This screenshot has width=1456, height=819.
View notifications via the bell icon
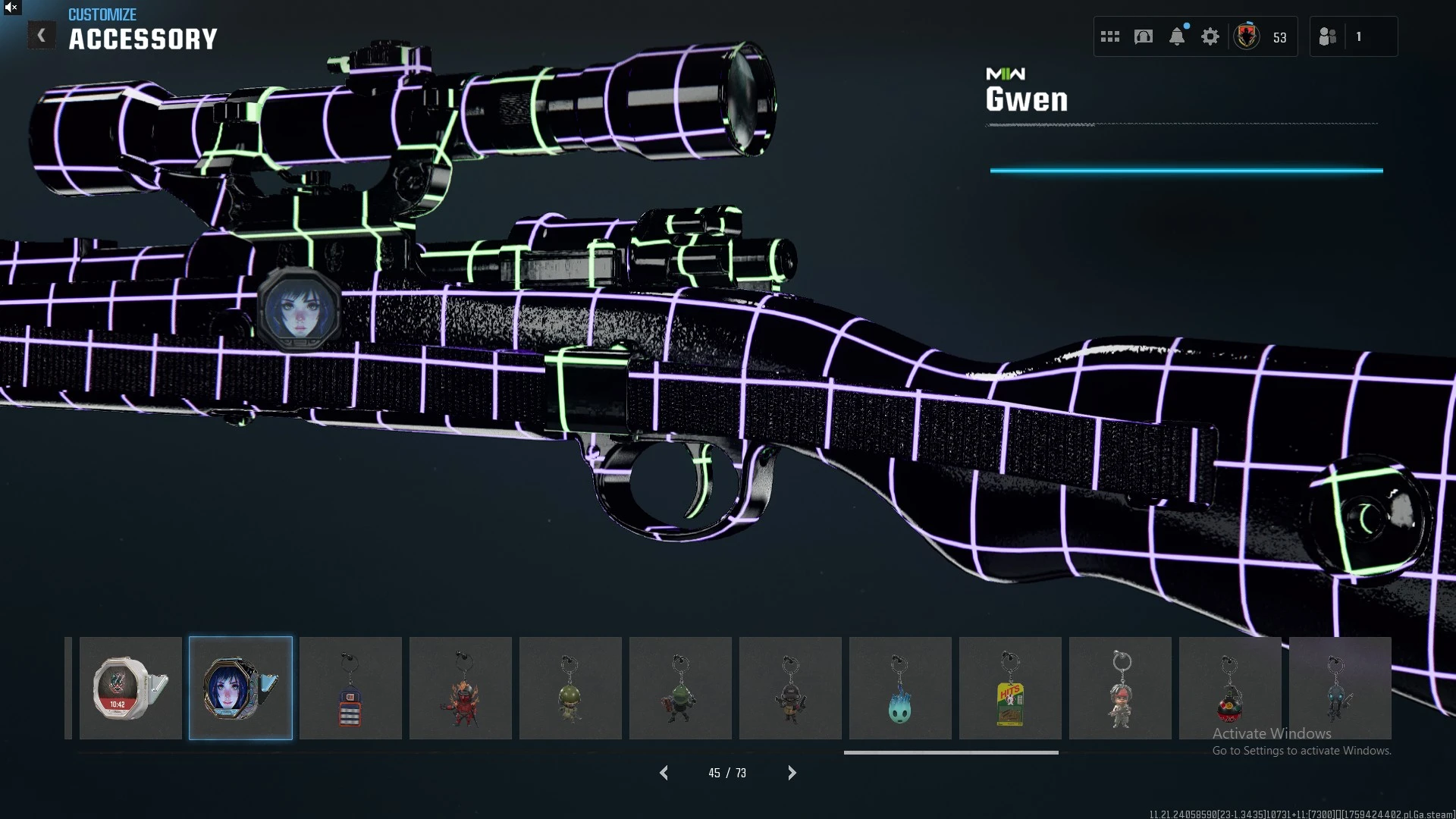1177,36
